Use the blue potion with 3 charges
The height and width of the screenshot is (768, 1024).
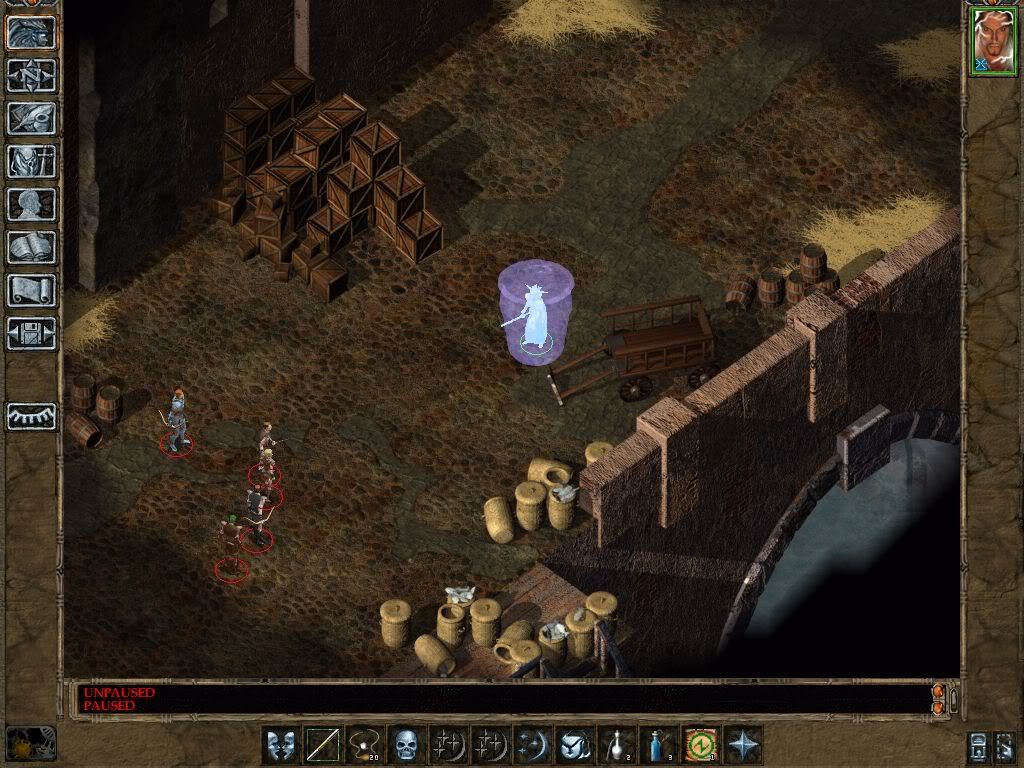point(659,745)
